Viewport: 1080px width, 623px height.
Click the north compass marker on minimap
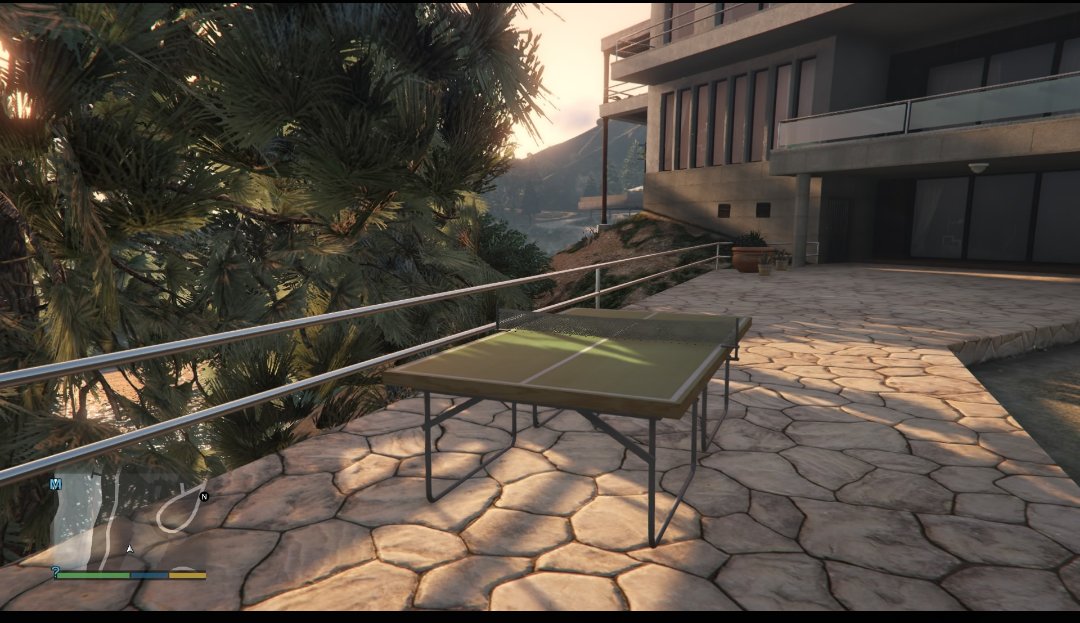point(204,496)
